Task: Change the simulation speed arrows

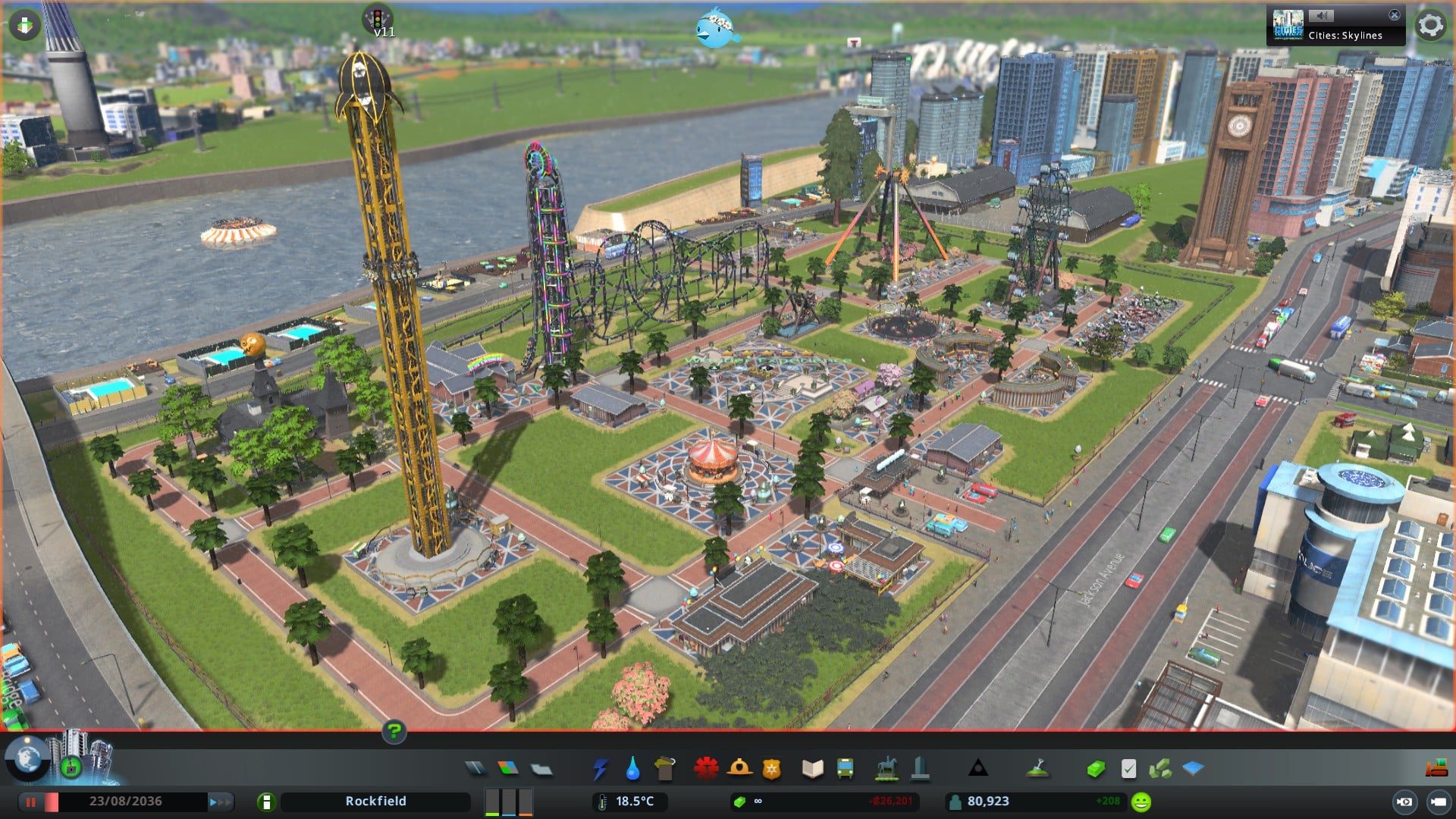Action: click(x=221, y=802)
